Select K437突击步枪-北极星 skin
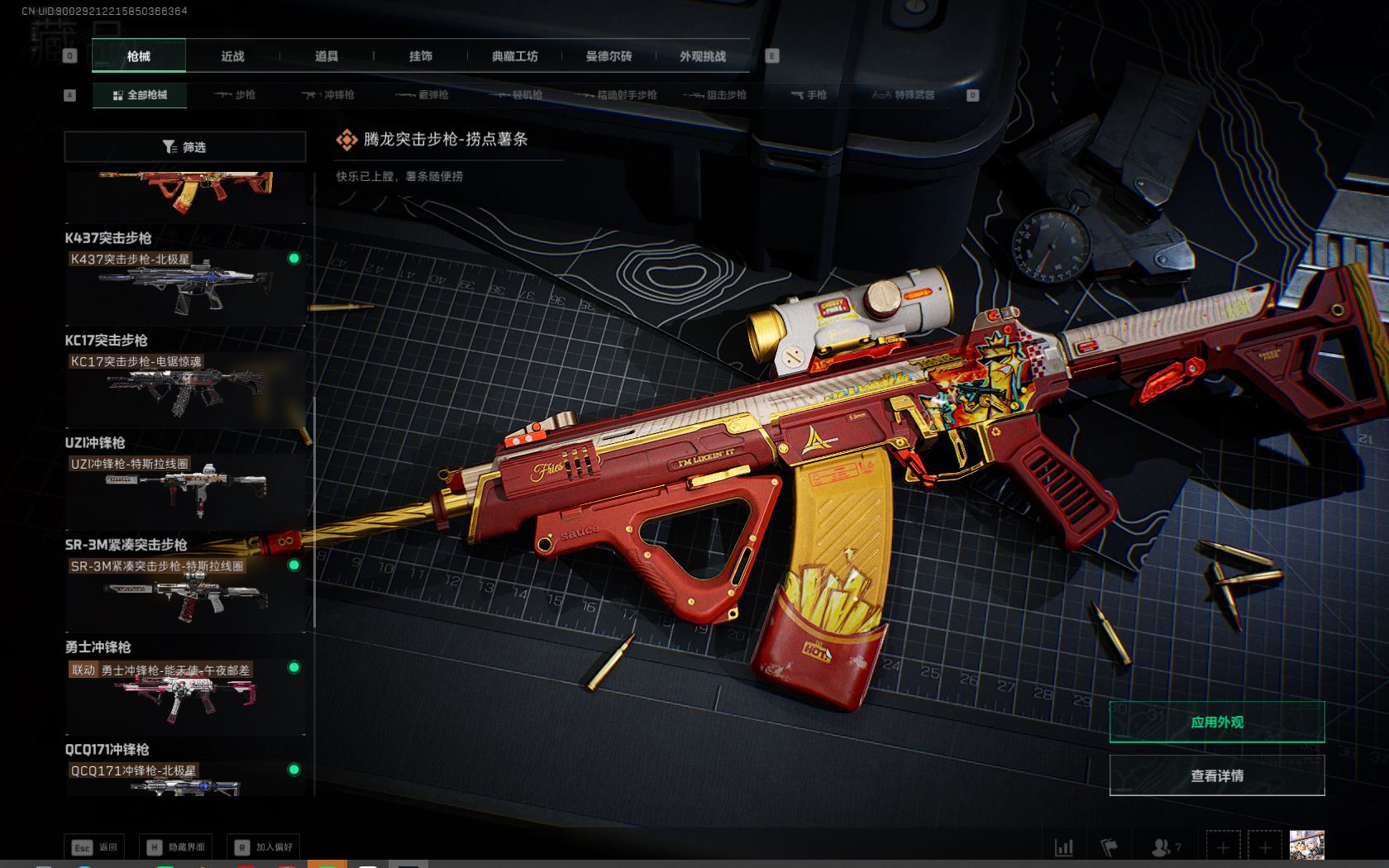 [x=184, y=285]
